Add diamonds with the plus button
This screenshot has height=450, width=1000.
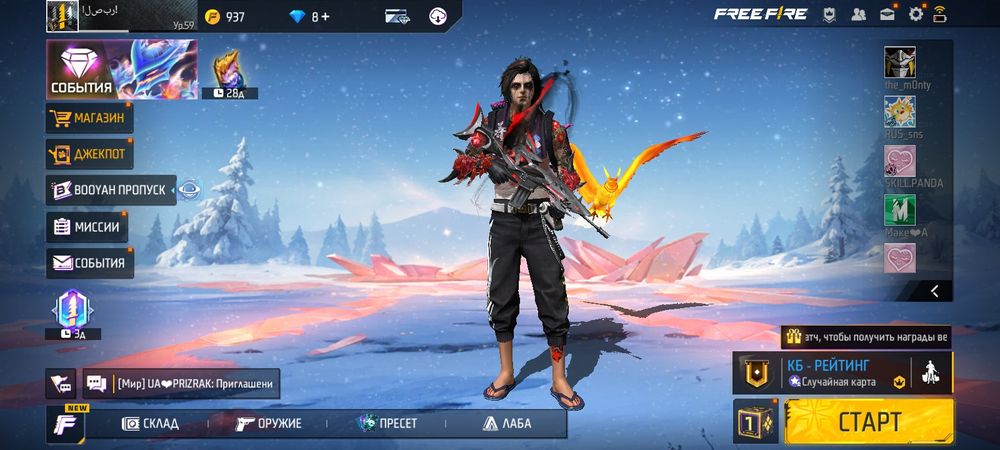326,16
